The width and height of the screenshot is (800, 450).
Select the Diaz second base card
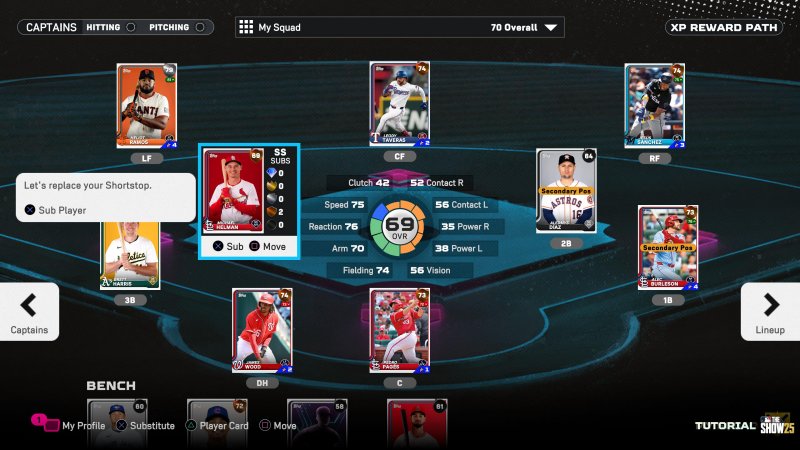pyautogui.click(x=565, y=191)
